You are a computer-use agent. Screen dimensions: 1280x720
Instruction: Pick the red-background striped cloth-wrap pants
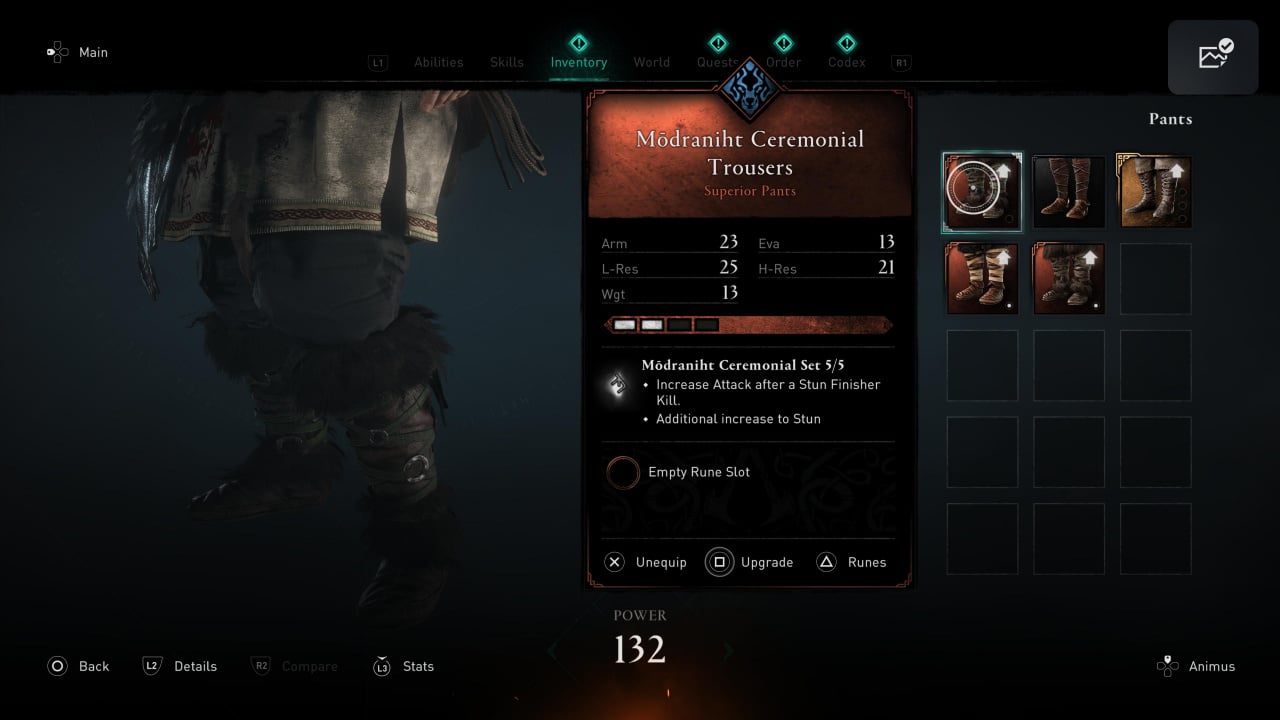coord(982,279)
